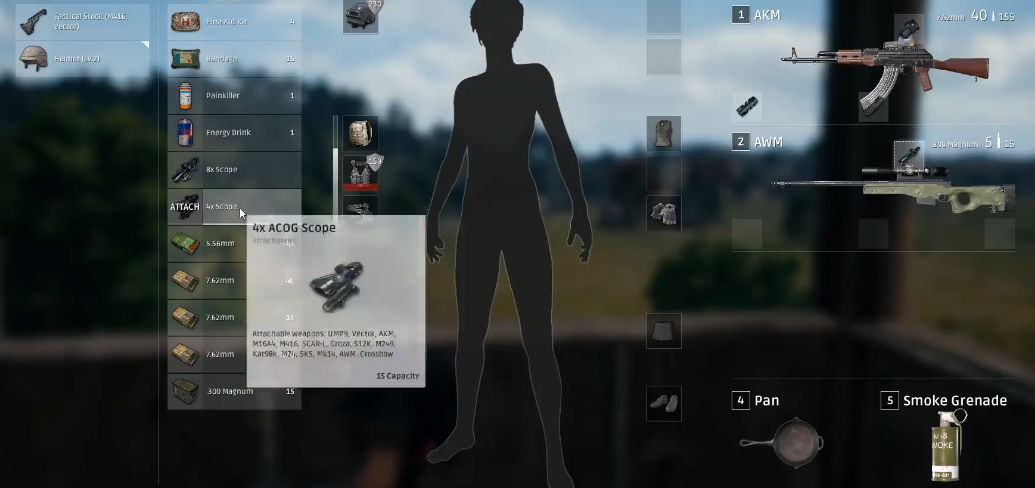
Task: Click the scope attached to the AWM
Action: coord(907,153)
